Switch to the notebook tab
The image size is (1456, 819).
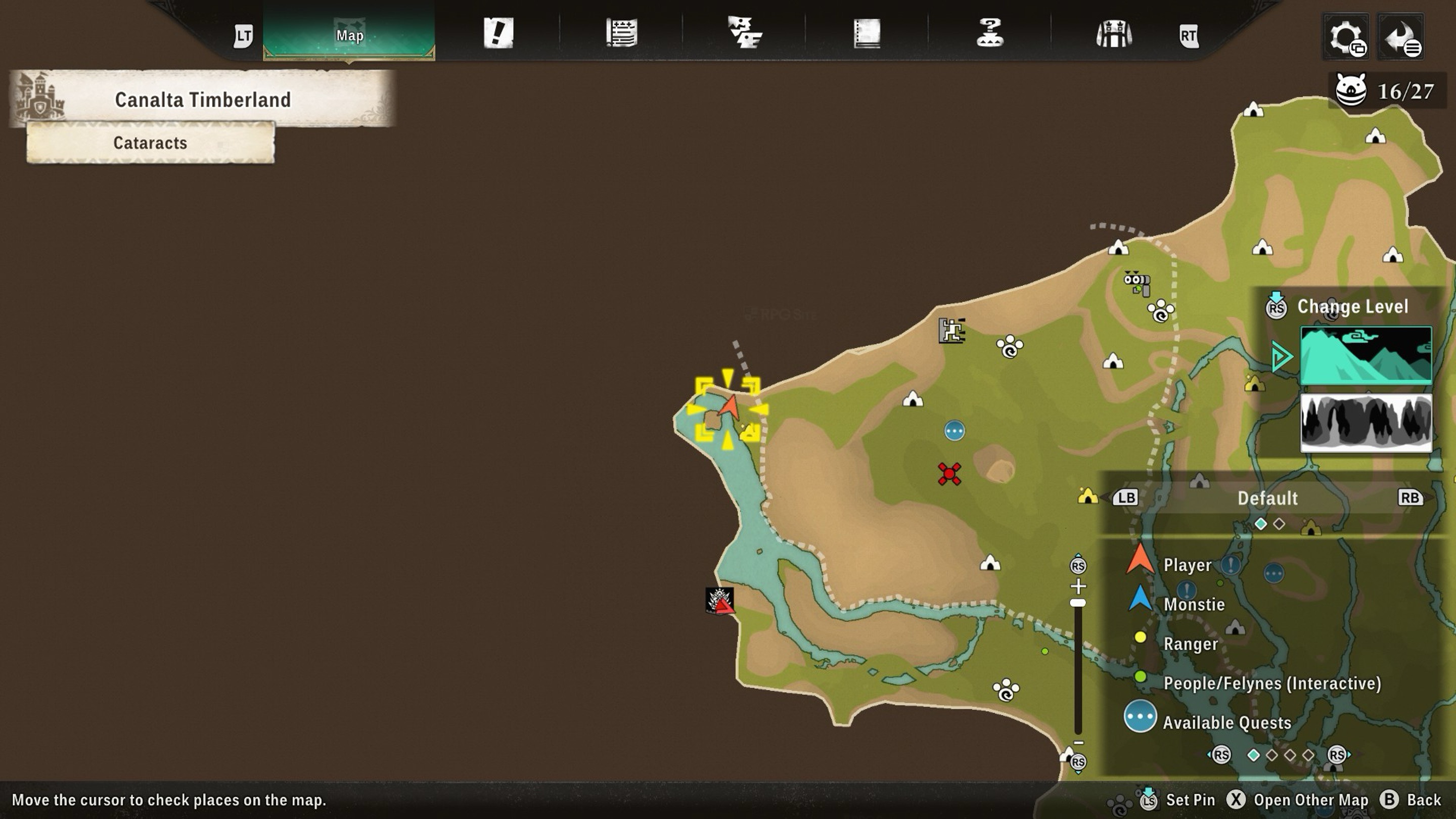click(867, 33)
